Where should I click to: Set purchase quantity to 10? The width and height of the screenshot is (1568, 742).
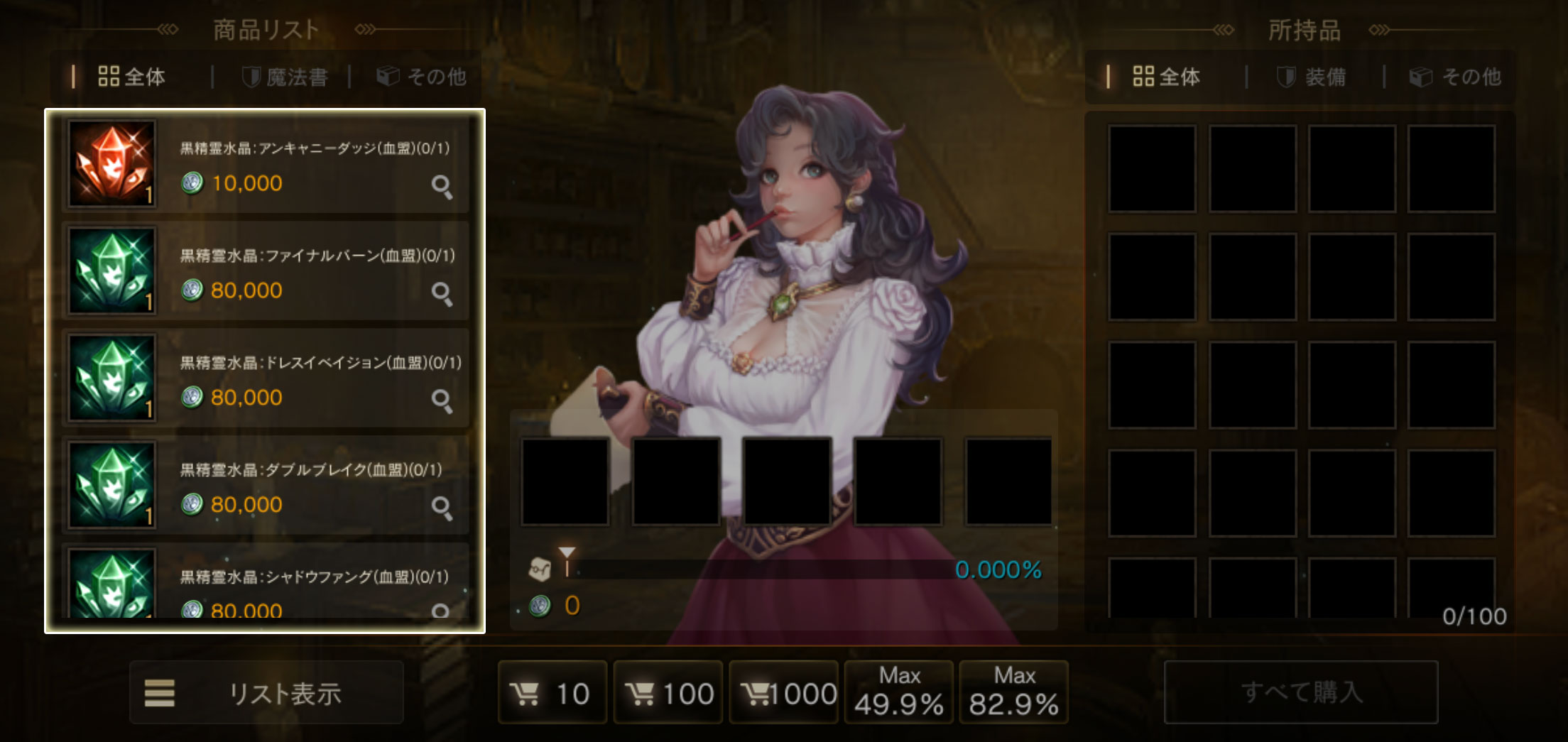click(552, 693)
